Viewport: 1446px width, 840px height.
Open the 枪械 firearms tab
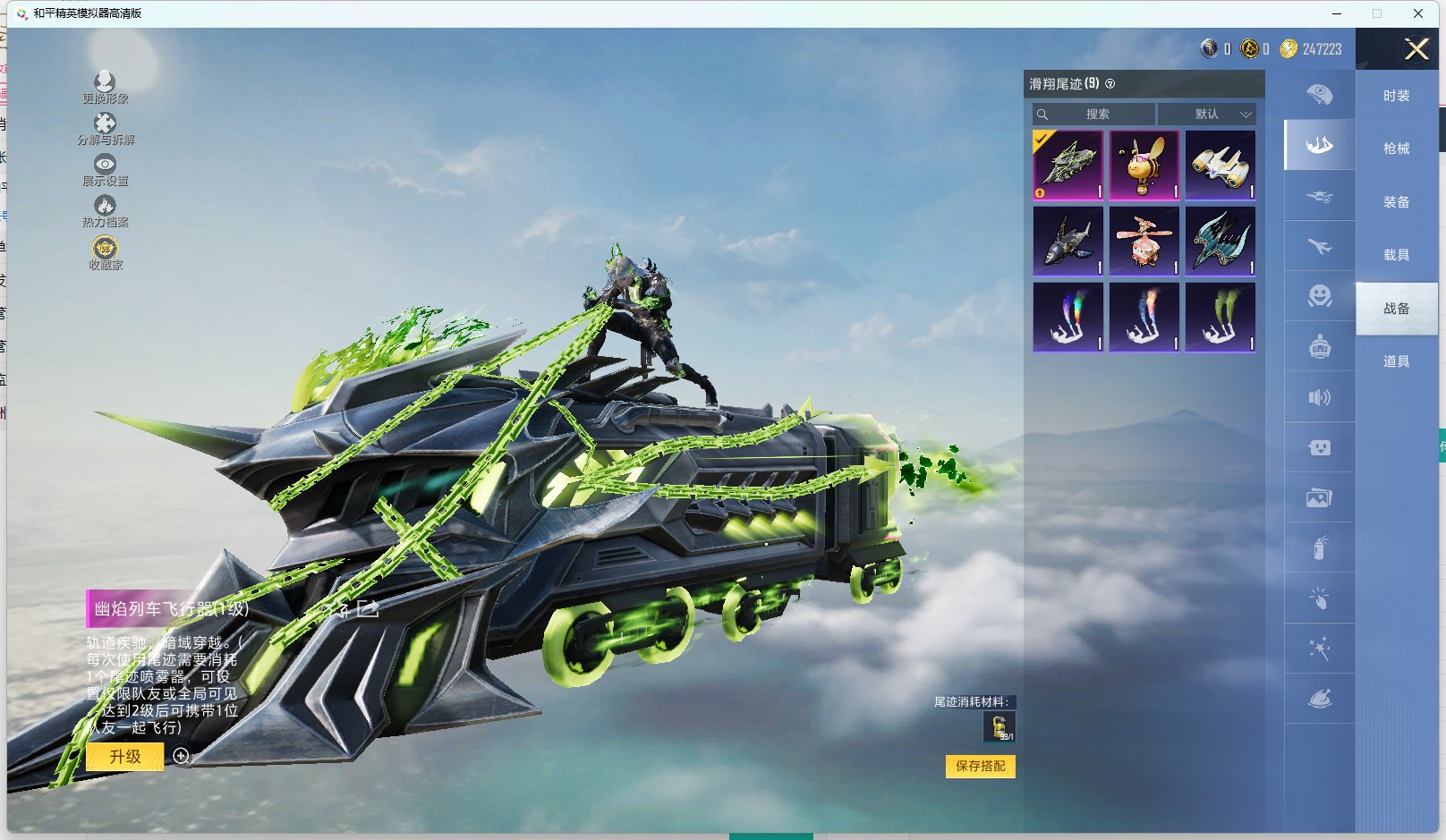point(1396,148)
